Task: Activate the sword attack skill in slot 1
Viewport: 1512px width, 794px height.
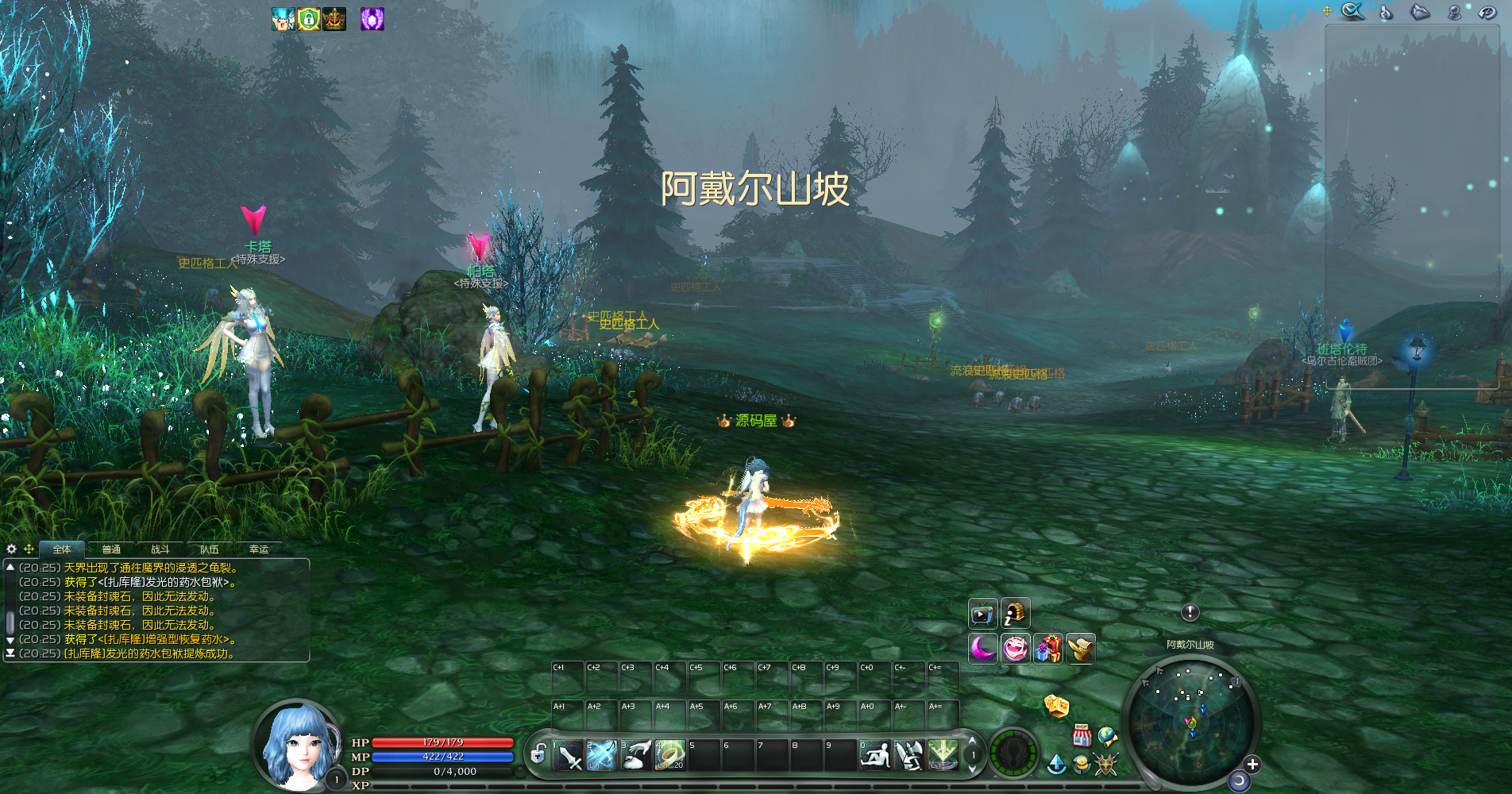Action: pos(568,755)
